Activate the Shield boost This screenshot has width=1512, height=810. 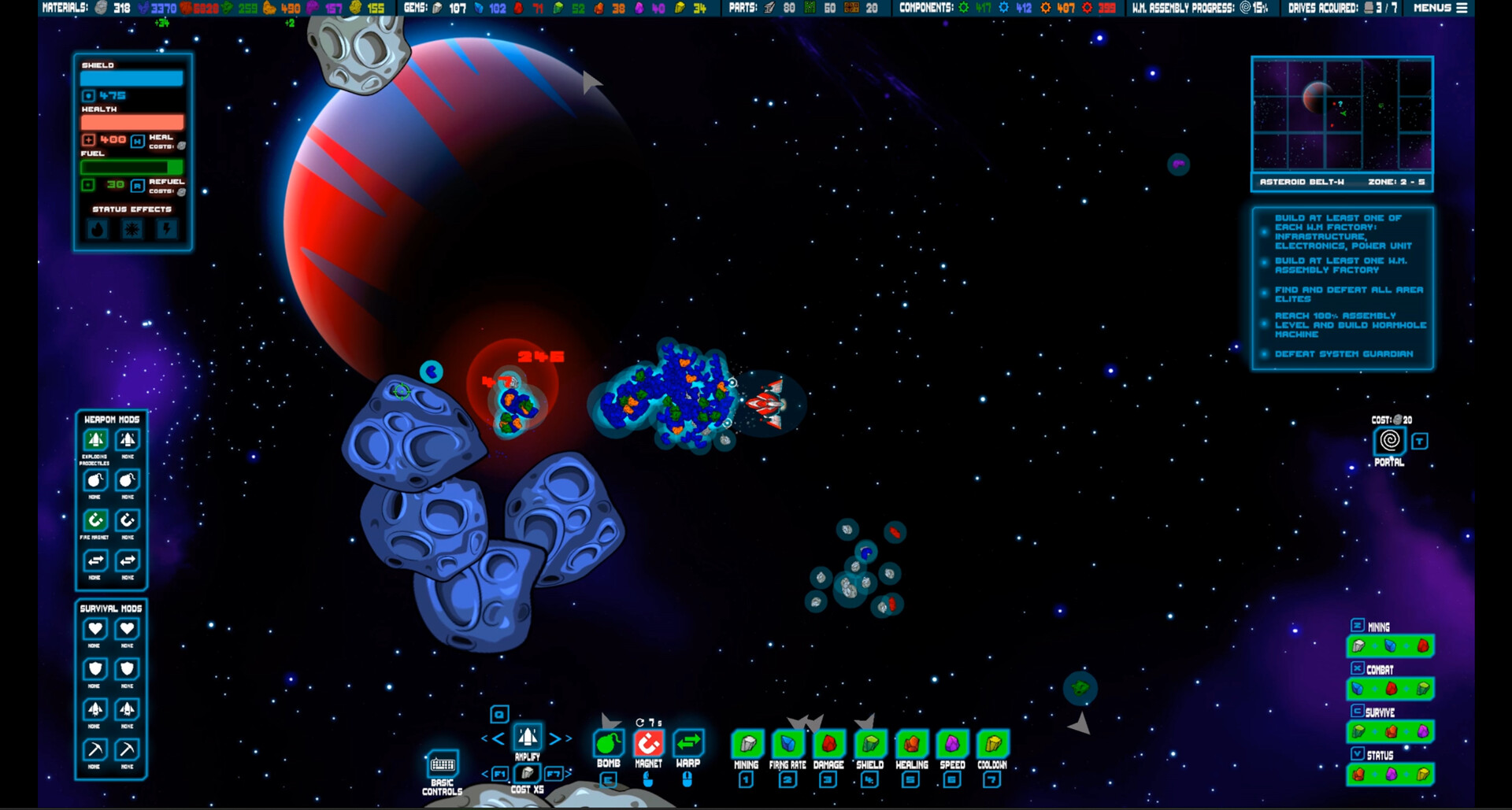870,742
